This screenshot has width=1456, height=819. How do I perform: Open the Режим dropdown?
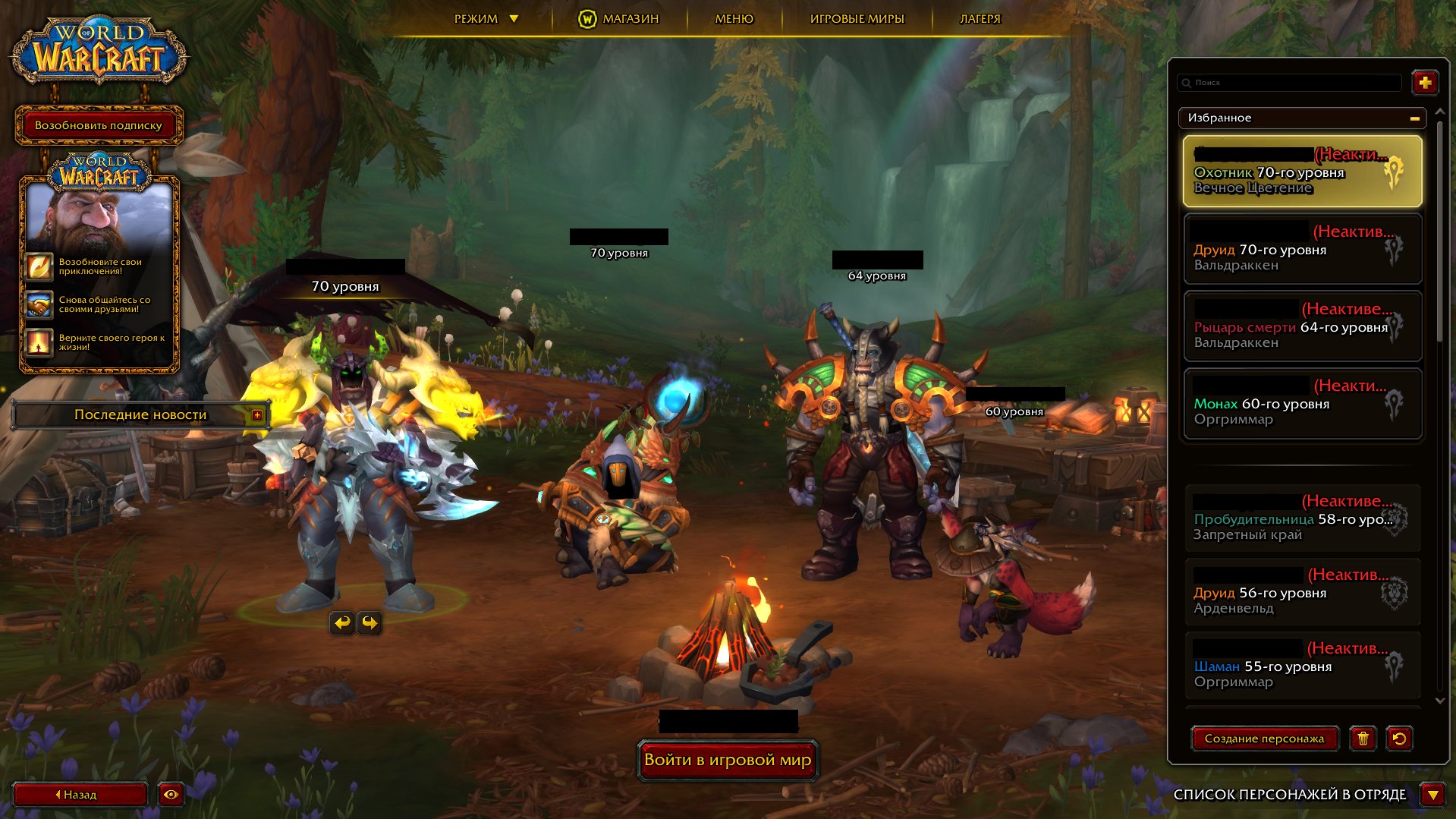point(486,19)
